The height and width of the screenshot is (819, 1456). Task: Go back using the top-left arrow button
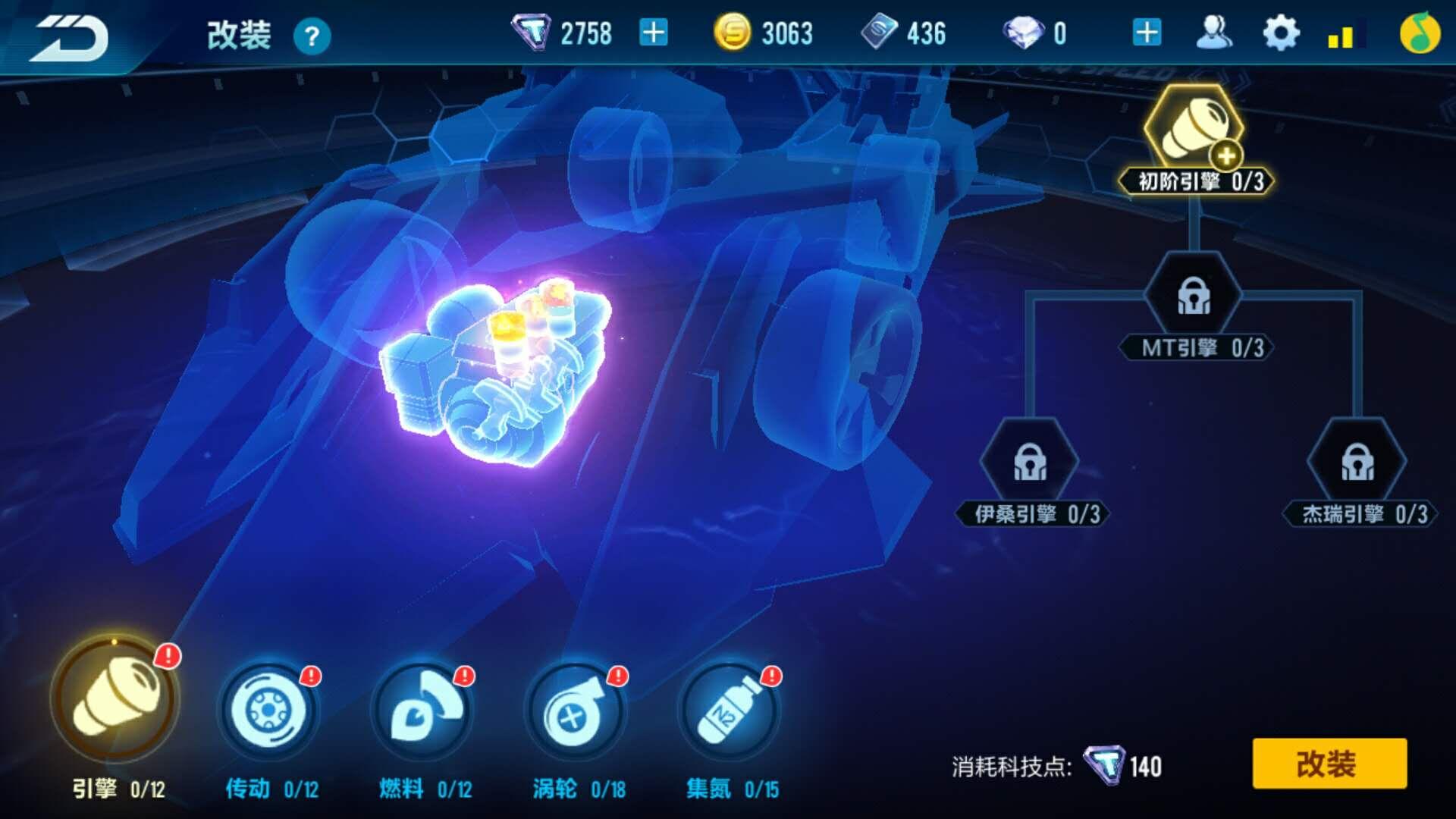coord(70,36)
